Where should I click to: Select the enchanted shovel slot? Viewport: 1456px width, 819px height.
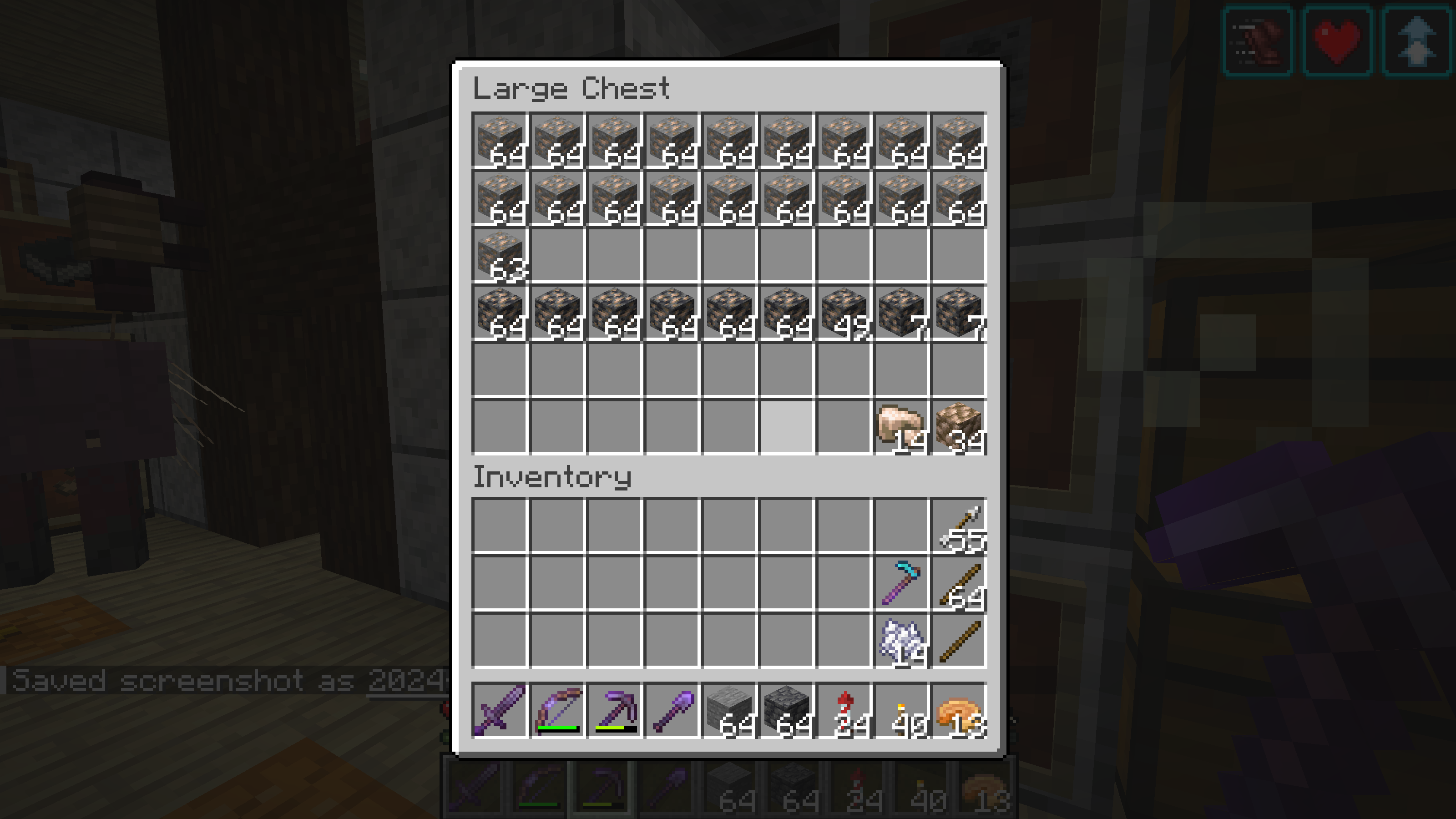(x=672, y=710)
